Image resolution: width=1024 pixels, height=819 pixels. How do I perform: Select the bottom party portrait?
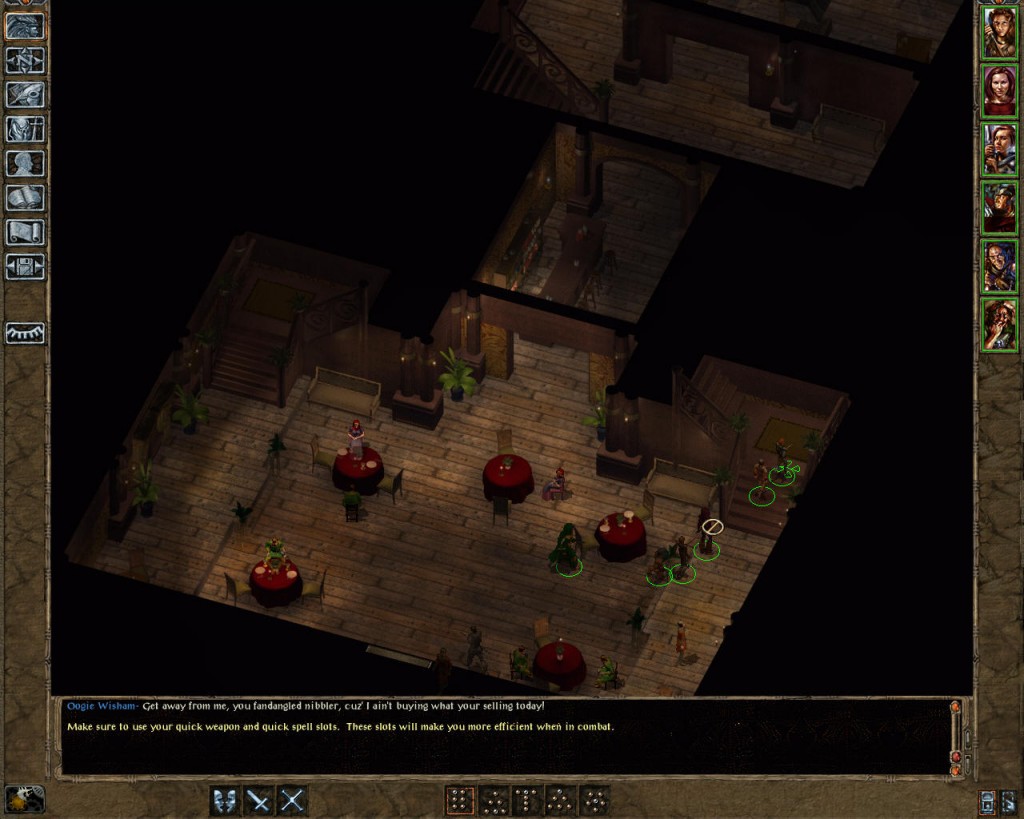point(999,325)
